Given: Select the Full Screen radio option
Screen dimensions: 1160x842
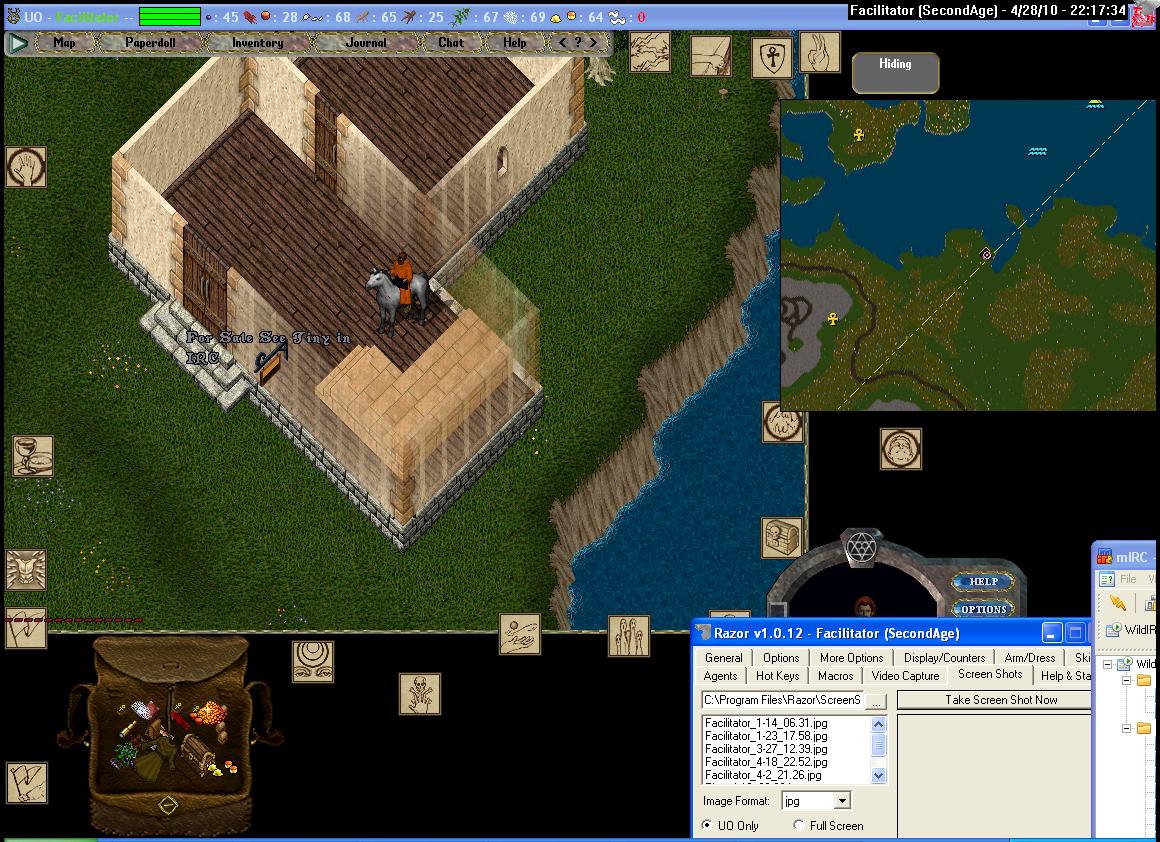Looking at the screenshot, I should tap(798, 826).
